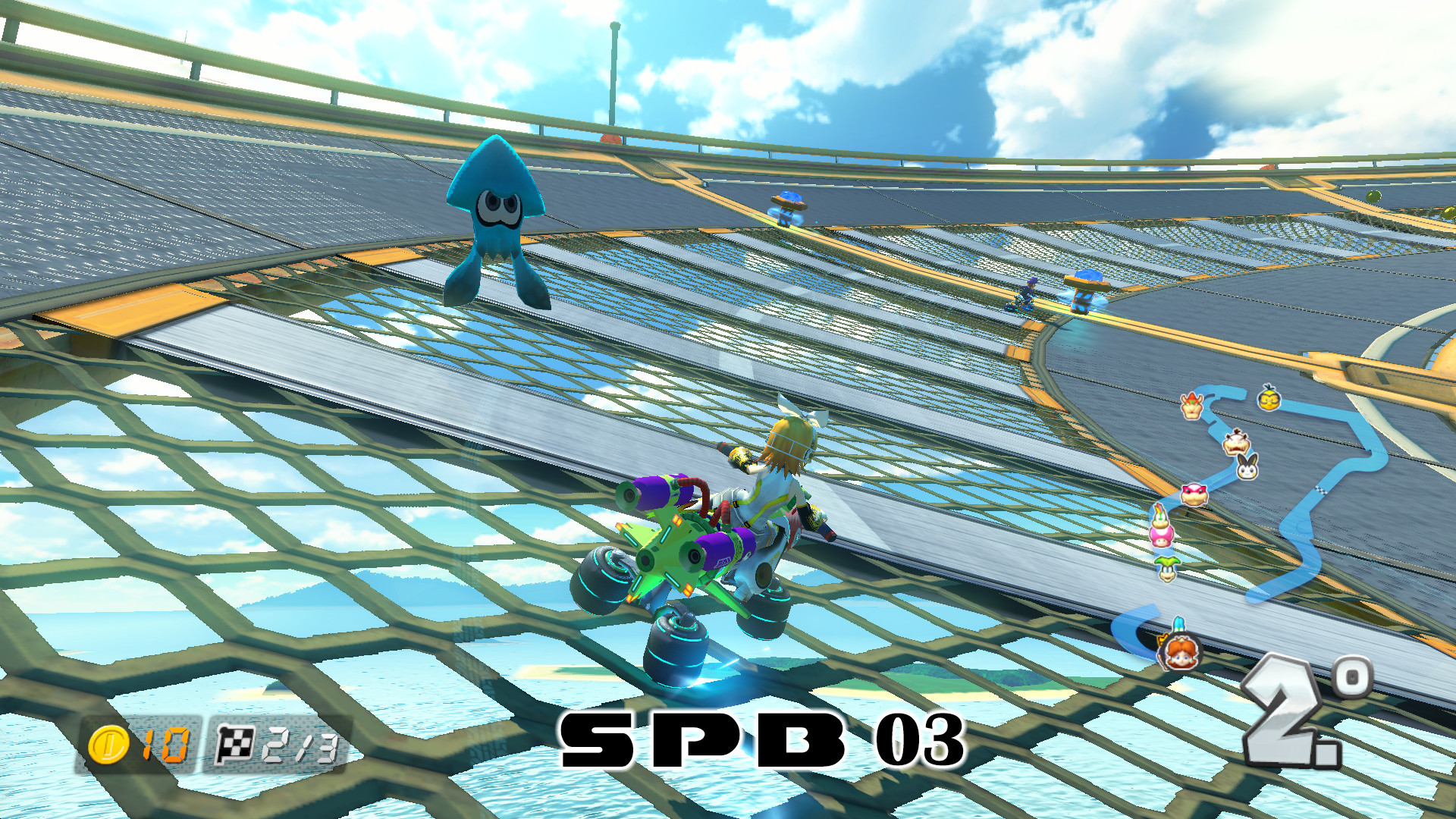Select Morton's icon on the minimap

click(1236, 444)
